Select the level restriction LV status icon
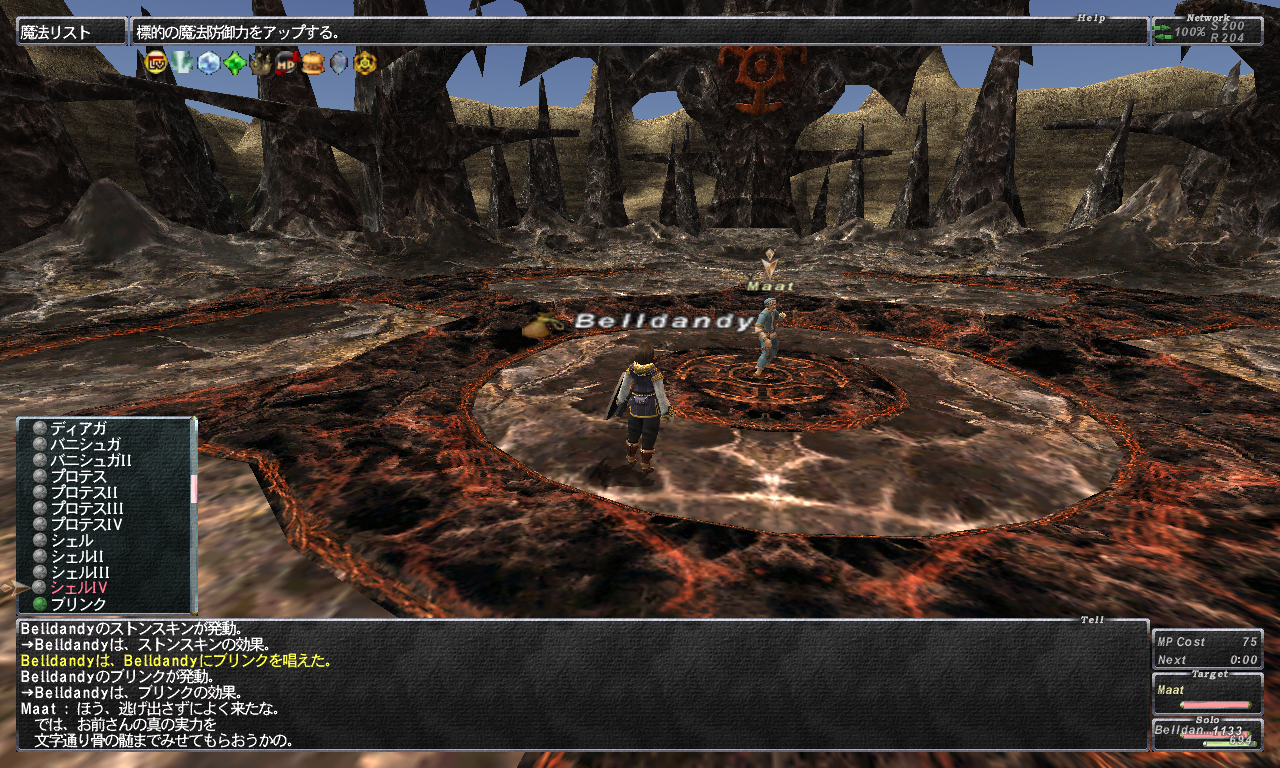This screenshot has height=768, width=1280. [156, 63]
